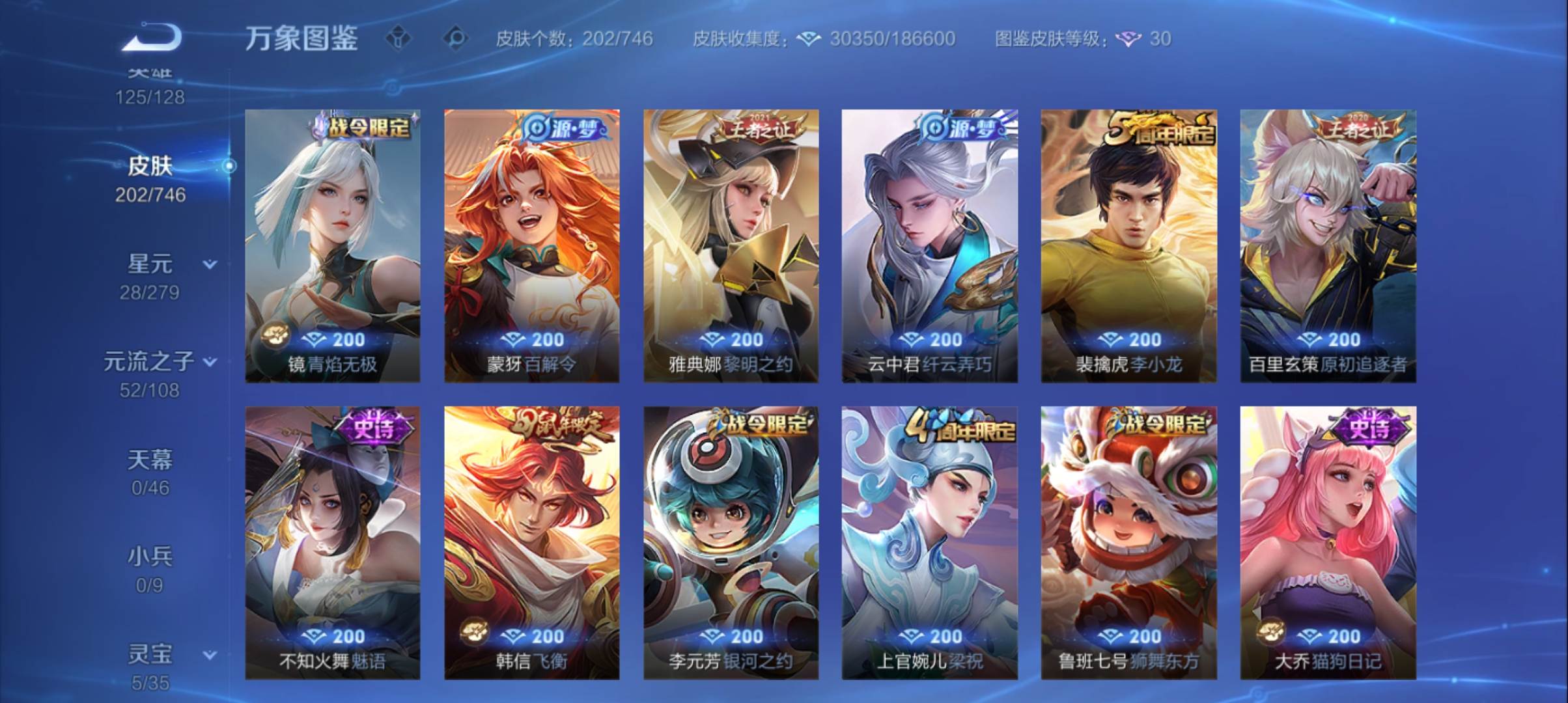Select the 天幕 category
The width and height of the screenshot is (1568, 703).
click(x=150, y=471)
